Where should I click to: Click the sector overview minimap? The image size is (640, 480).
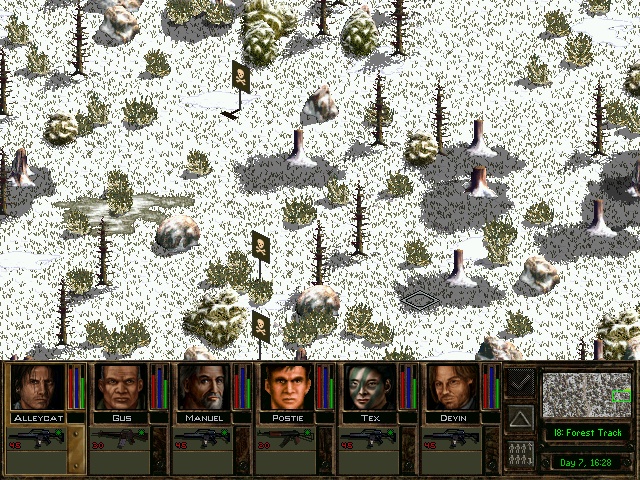pos(588,395)
